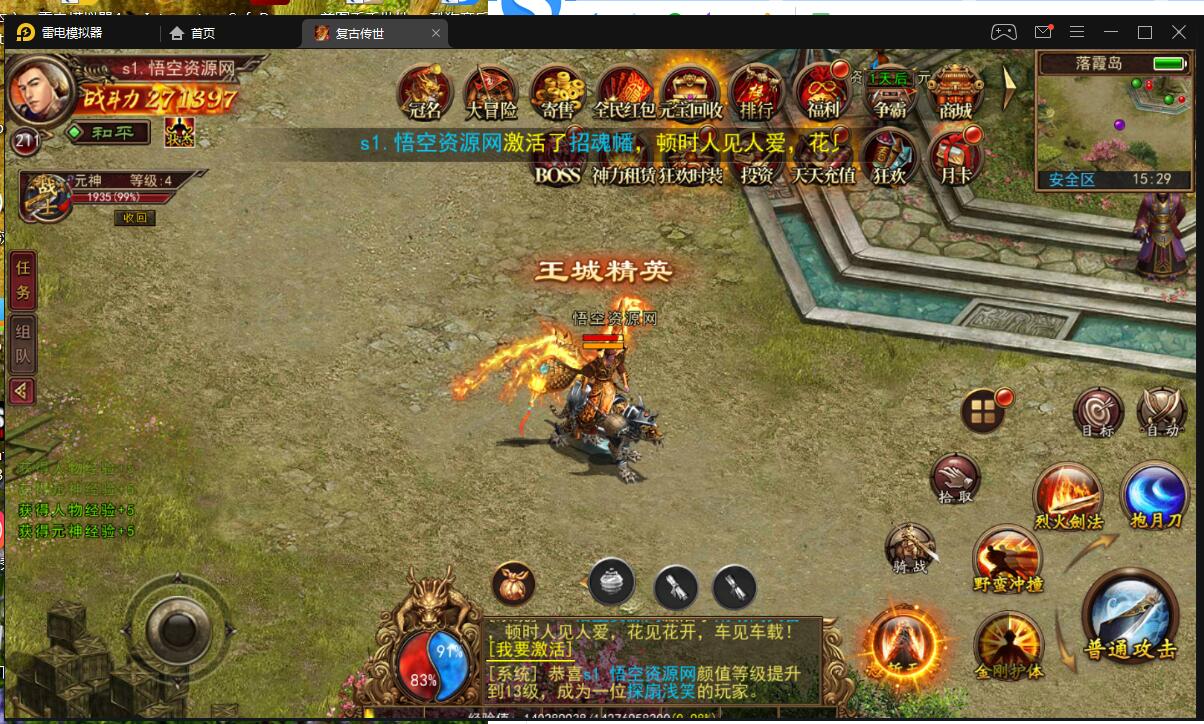Image resolution: width=1204 pixels, height=724 pixels.
Task: Click the 收回 recall button
Action: pyautogui.click(x=134, y=217)
